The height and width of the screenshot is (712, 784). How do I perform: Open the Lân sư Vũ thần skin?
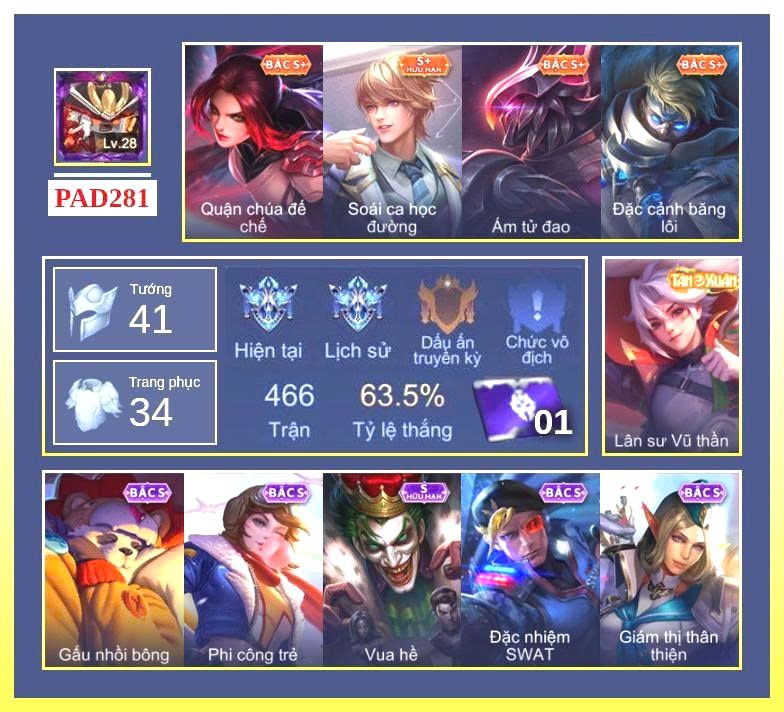pos(672,356)
